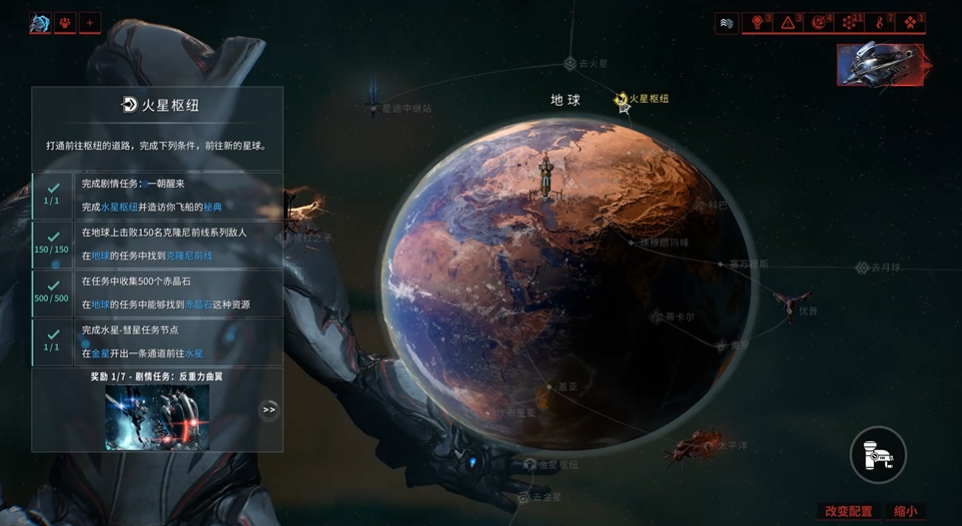Click the reward thumbnail for 反重力曲翼
Image resolution: width=962 pixels, height=526 pixels.
157,417
